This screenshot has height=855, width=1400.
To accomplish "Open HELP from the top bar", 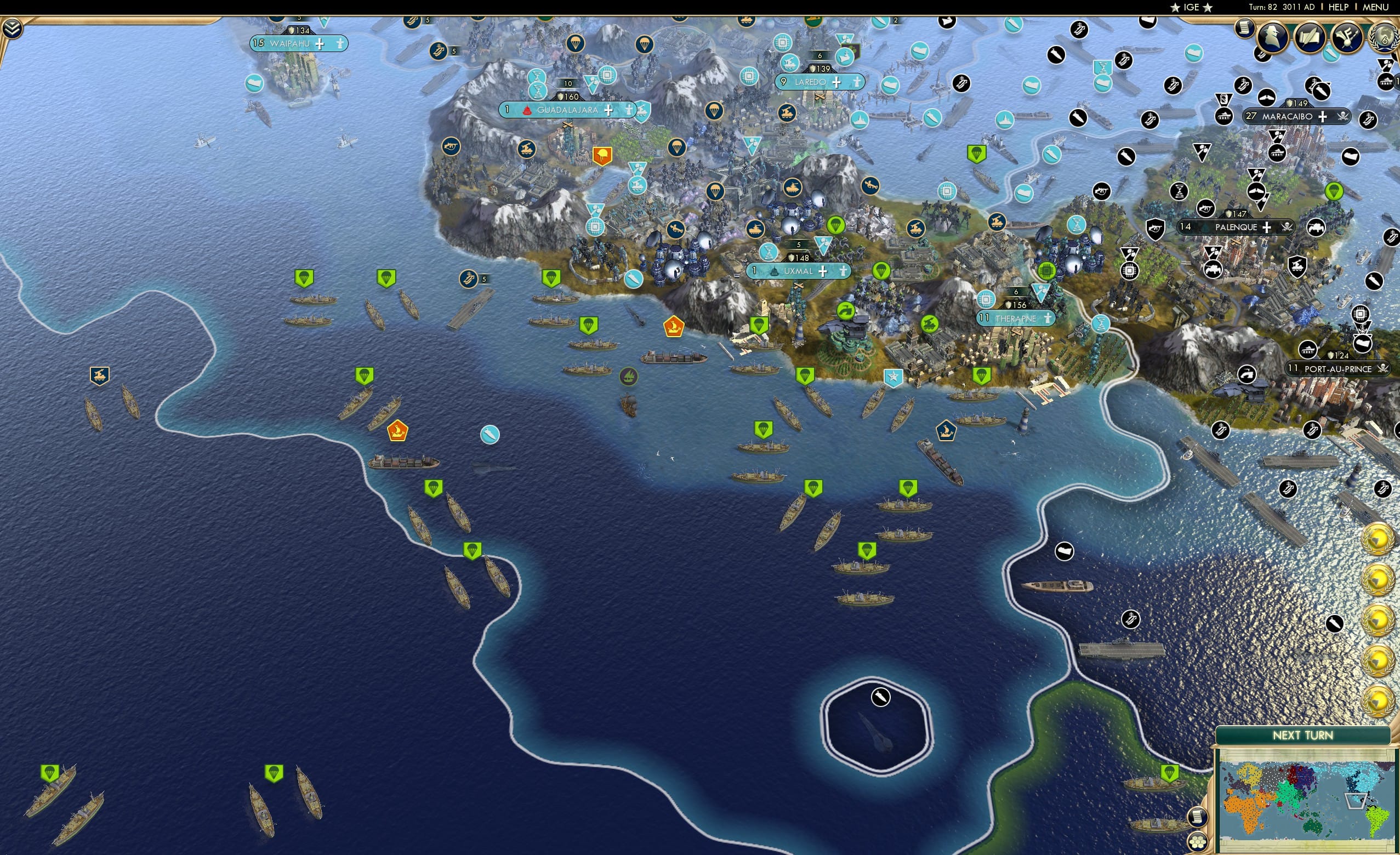I will coord(1339,7).
